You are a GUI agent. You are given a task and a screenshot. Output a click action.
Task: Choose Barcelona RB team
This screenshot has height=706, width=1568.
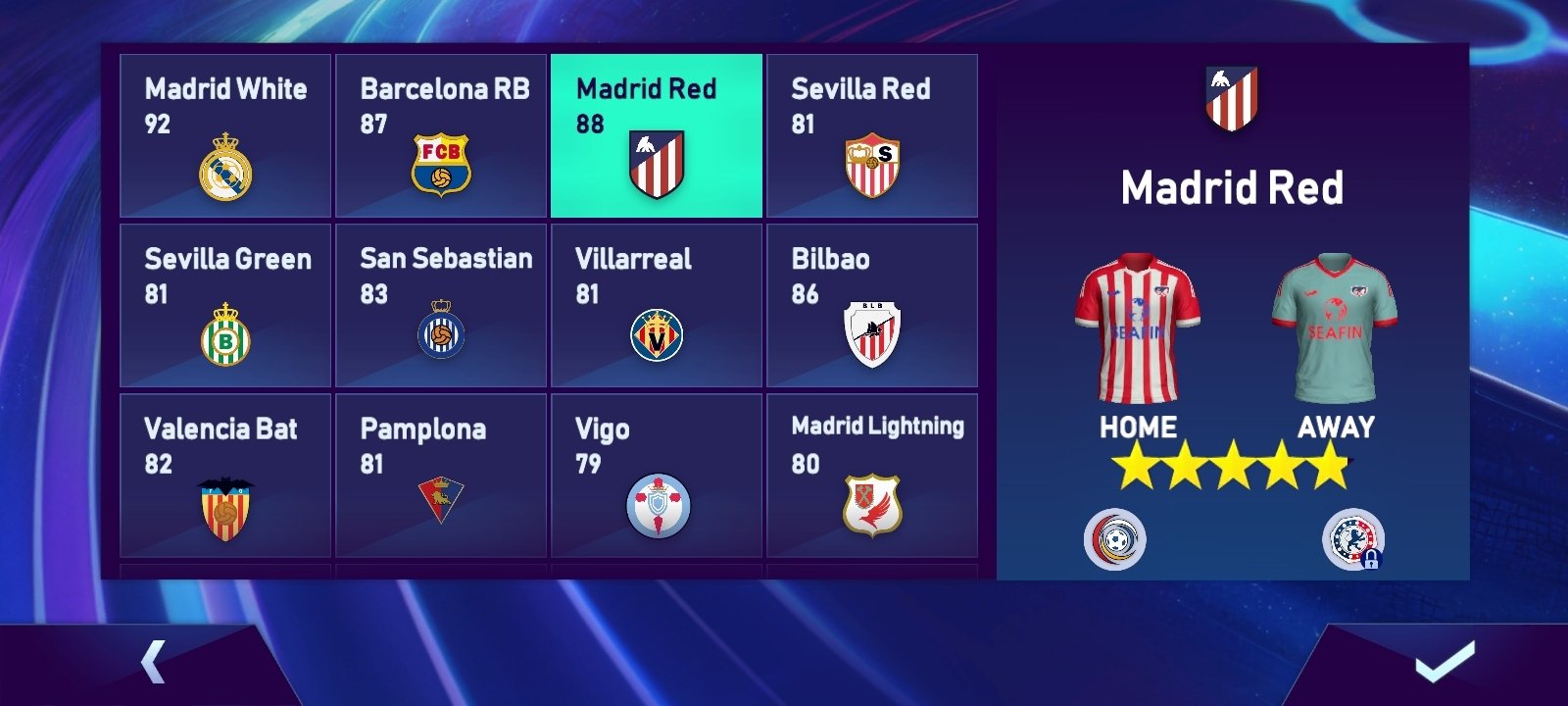pyautogui.click(x=441, y=135)
